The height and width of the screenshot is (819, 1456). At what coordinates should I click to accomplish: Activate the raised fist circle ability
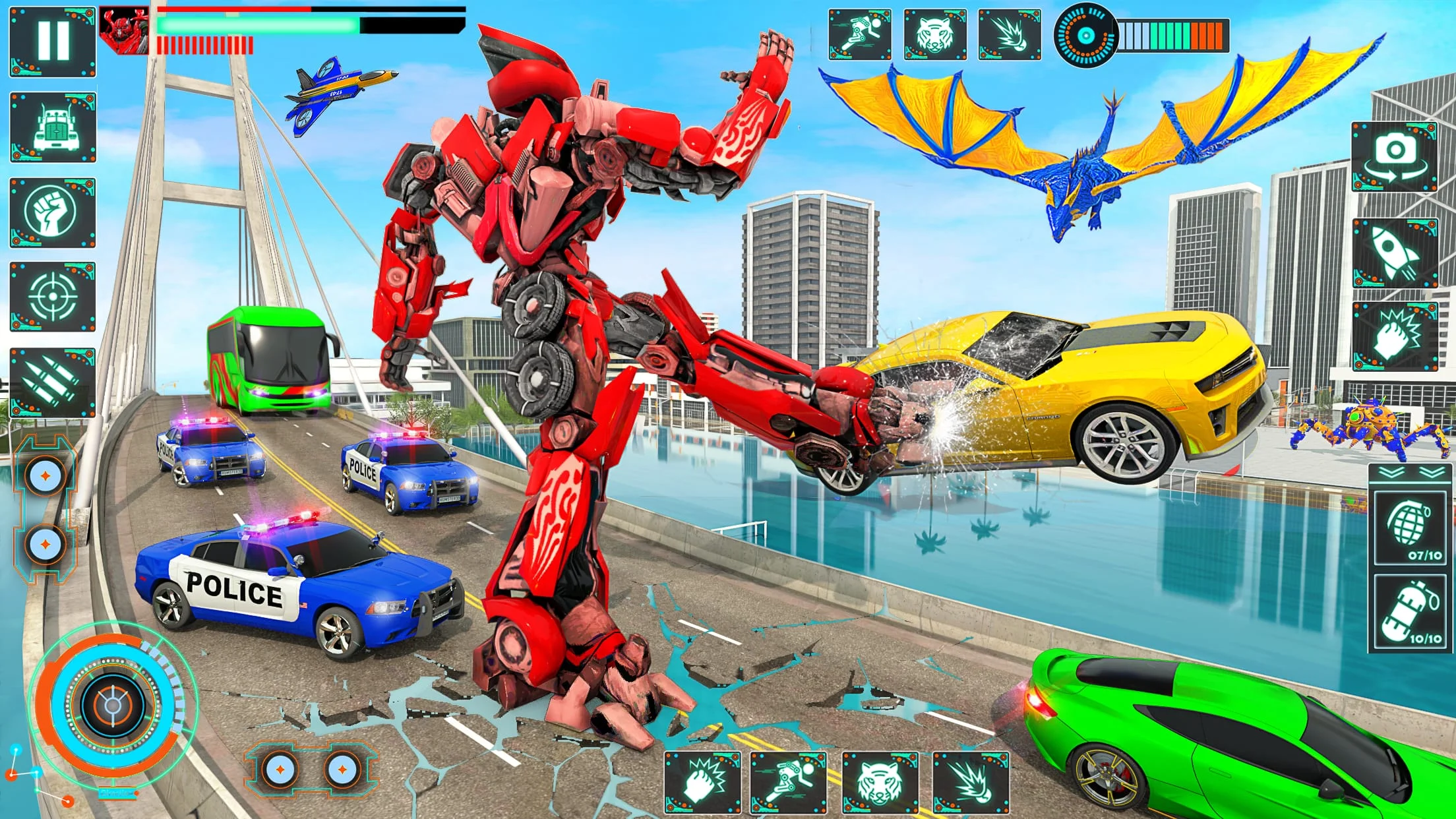[53, 212]
